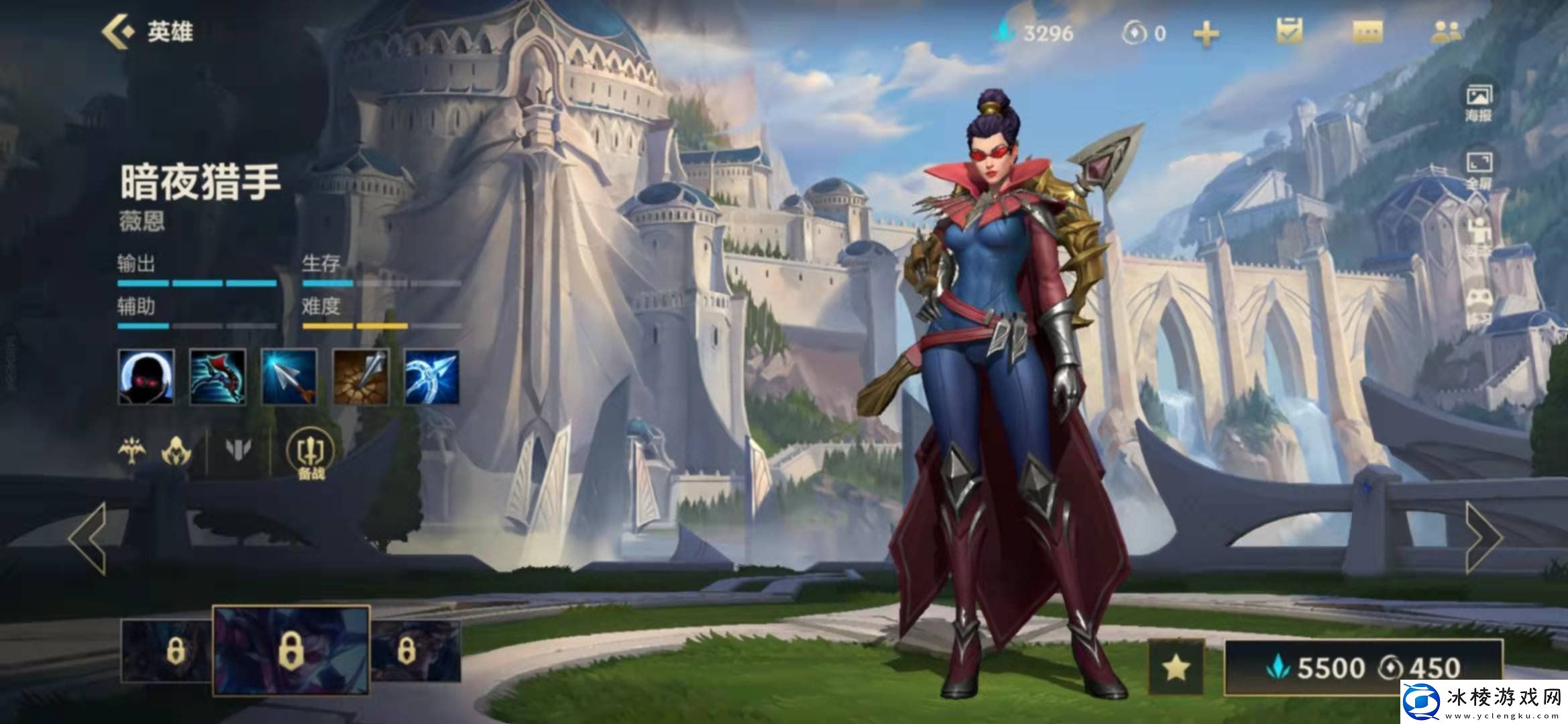Select the silver bolt ability icon
The image size is (1568, 724).
point(289,376)
